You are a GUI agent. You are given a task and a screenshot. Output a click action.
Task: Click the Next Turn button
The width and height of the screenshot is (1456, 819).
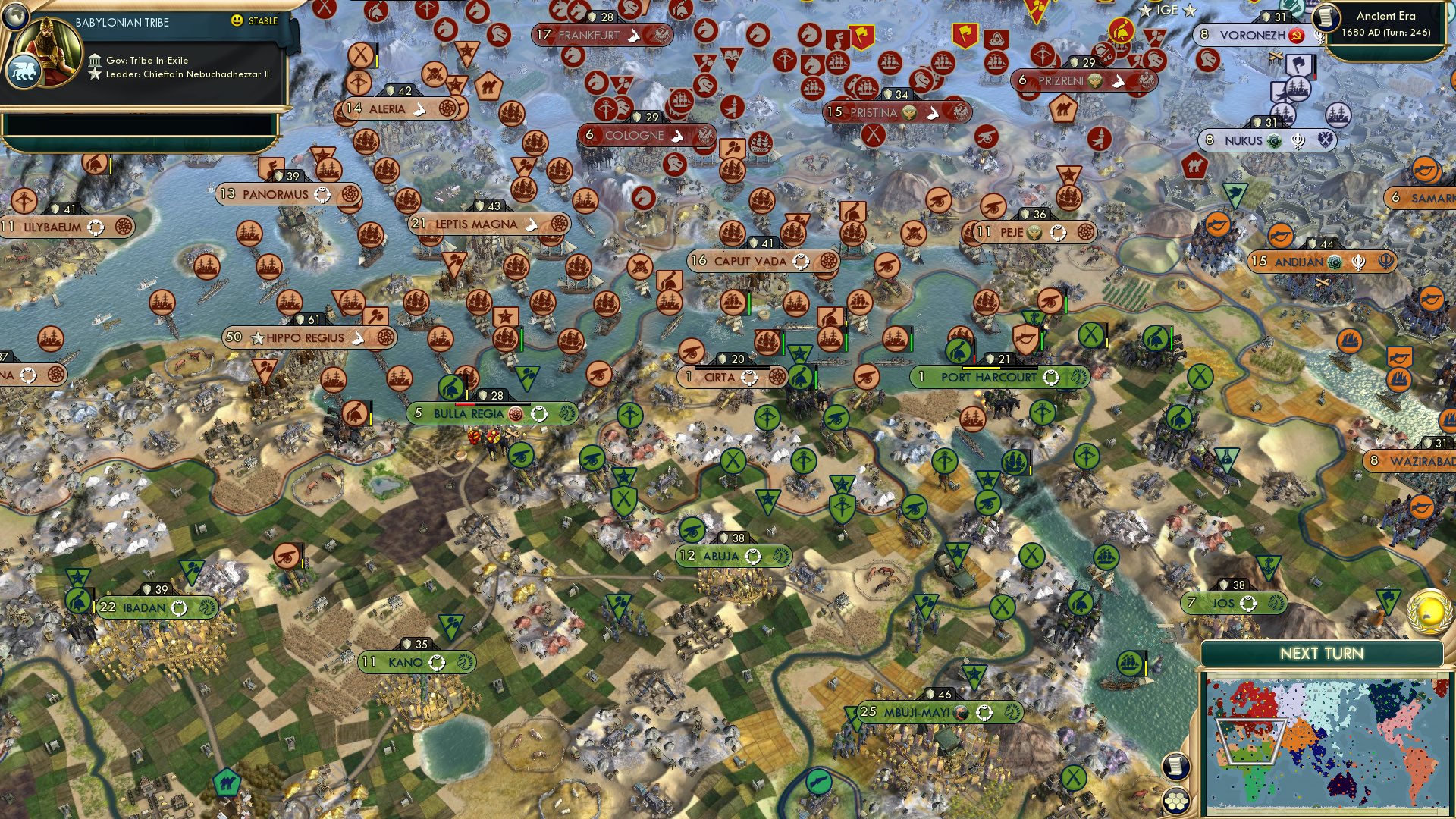(1323, 652)
